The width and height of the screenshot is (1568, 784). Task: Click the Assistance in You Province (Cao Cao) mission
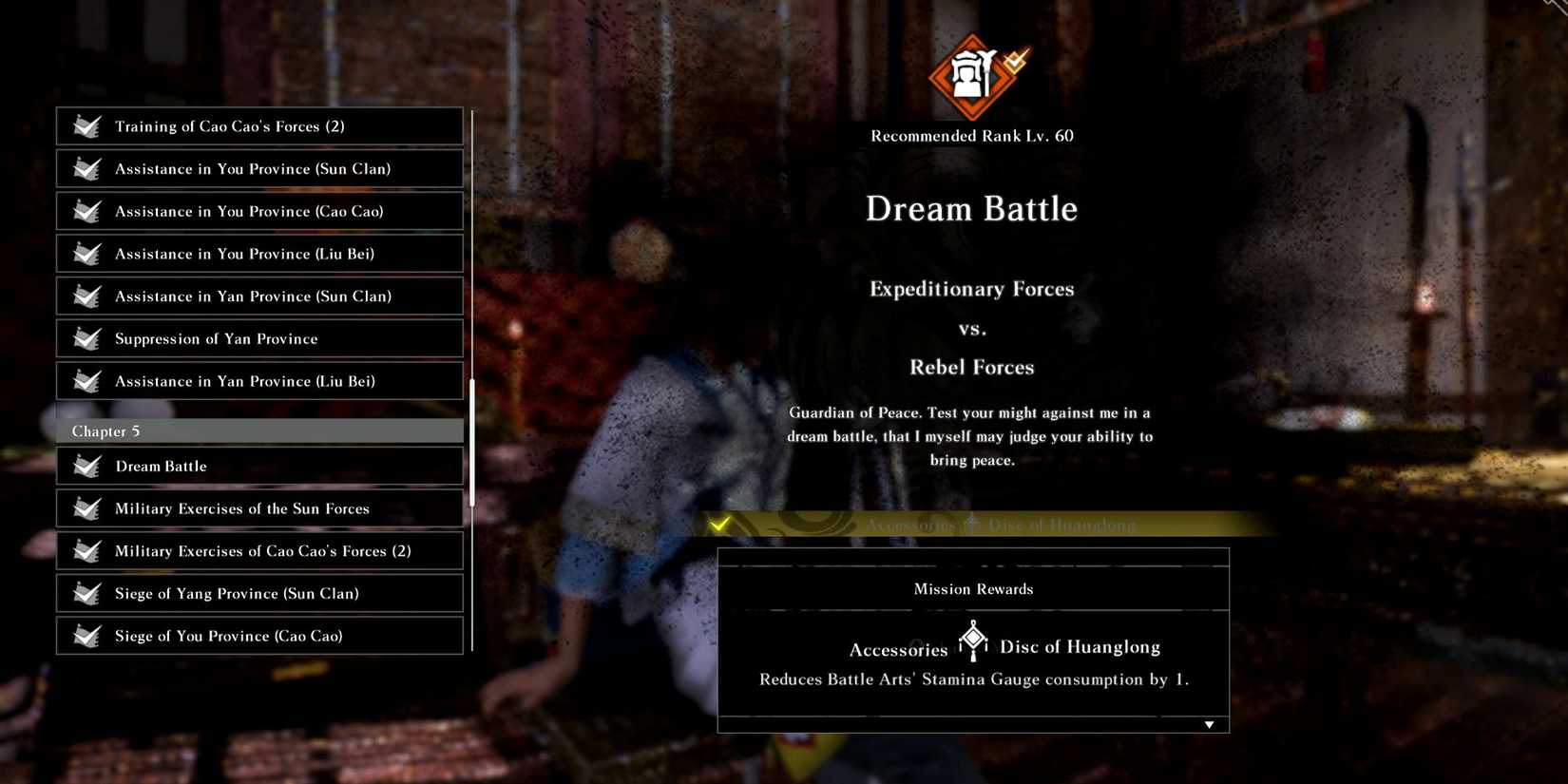click(x=258, y=211)
